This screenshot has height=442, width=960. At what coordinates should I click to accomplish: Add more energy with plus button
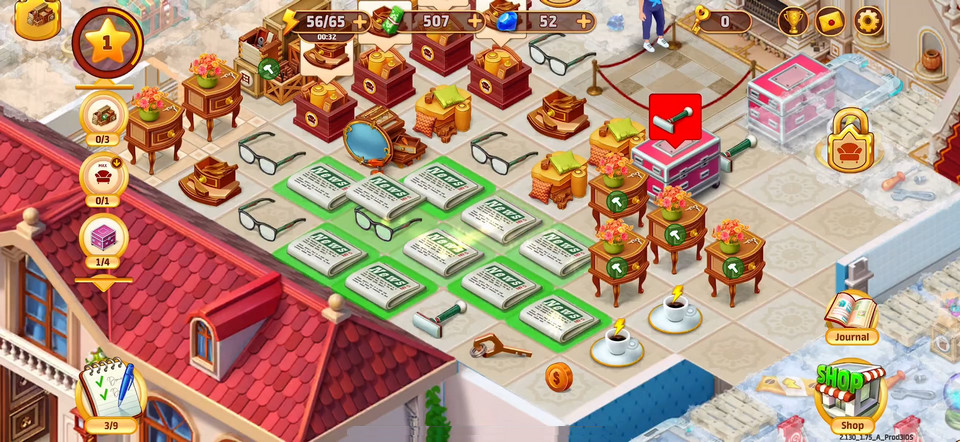[360, 21]
